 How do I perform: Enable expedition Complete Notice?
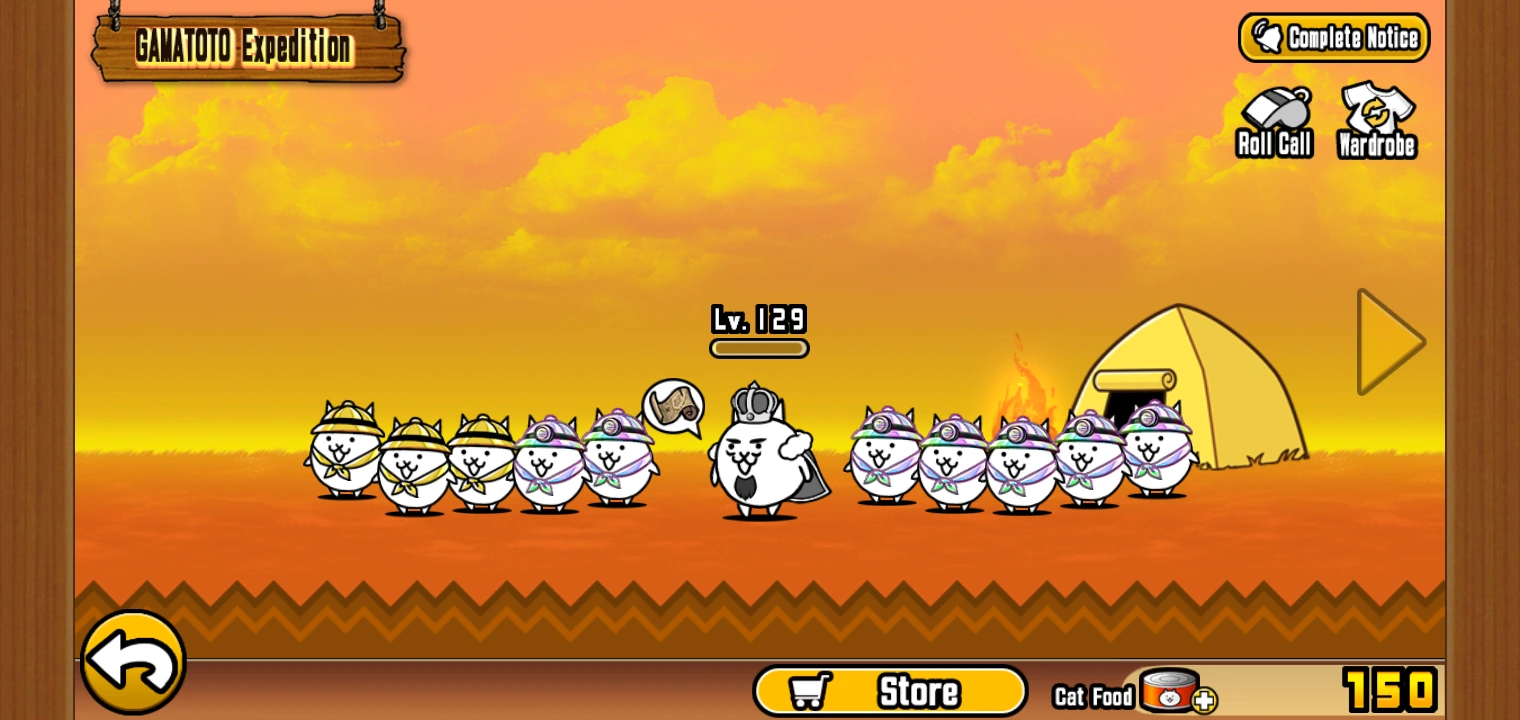1334,36
